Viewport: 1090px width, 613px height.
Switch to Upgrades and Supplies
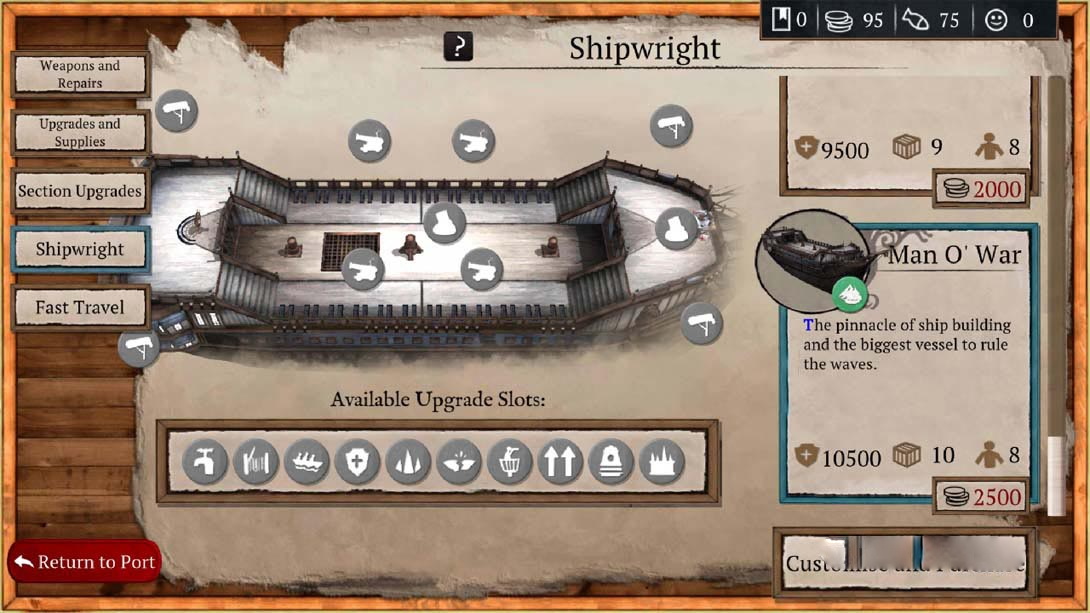tap(80, 133)
